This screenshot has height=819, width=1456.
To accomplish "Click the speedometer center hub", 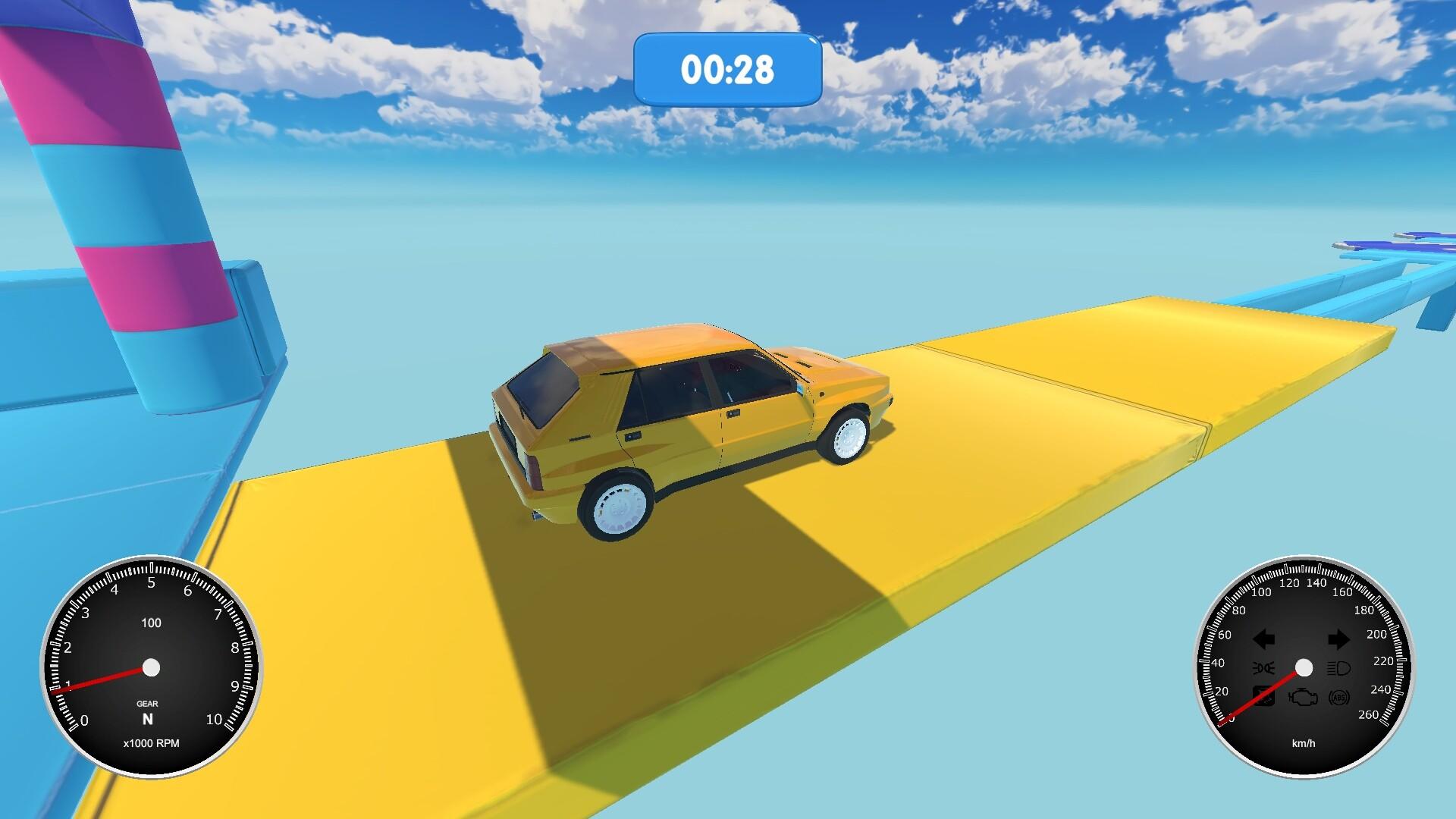I will [x=1304, y=668].
